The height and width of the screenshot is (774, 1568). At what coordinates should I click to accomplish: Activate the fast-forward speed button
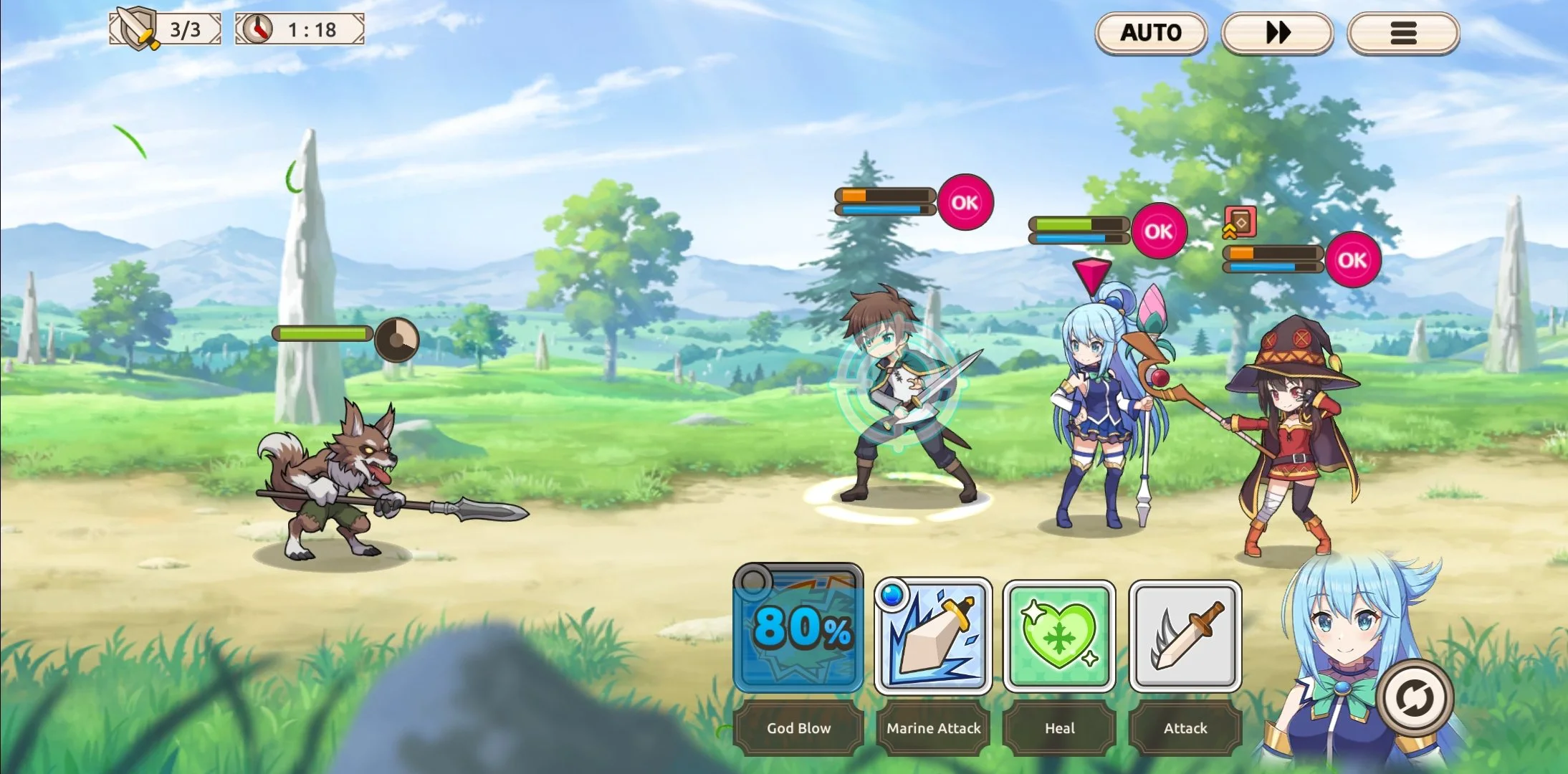coord(1277,33)
